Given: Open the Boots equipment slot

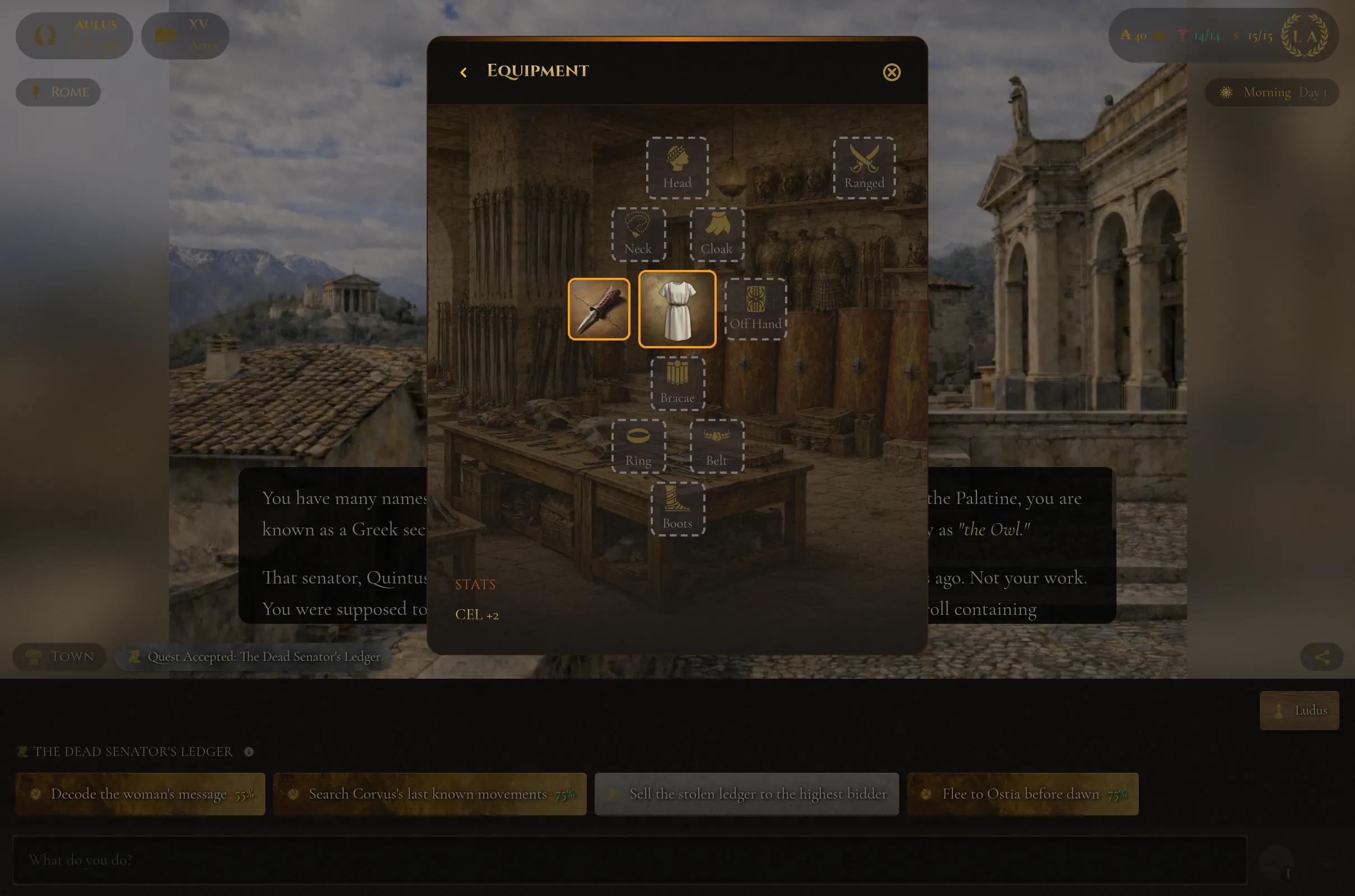Looking at the screenshot, I should coord(677,508).
